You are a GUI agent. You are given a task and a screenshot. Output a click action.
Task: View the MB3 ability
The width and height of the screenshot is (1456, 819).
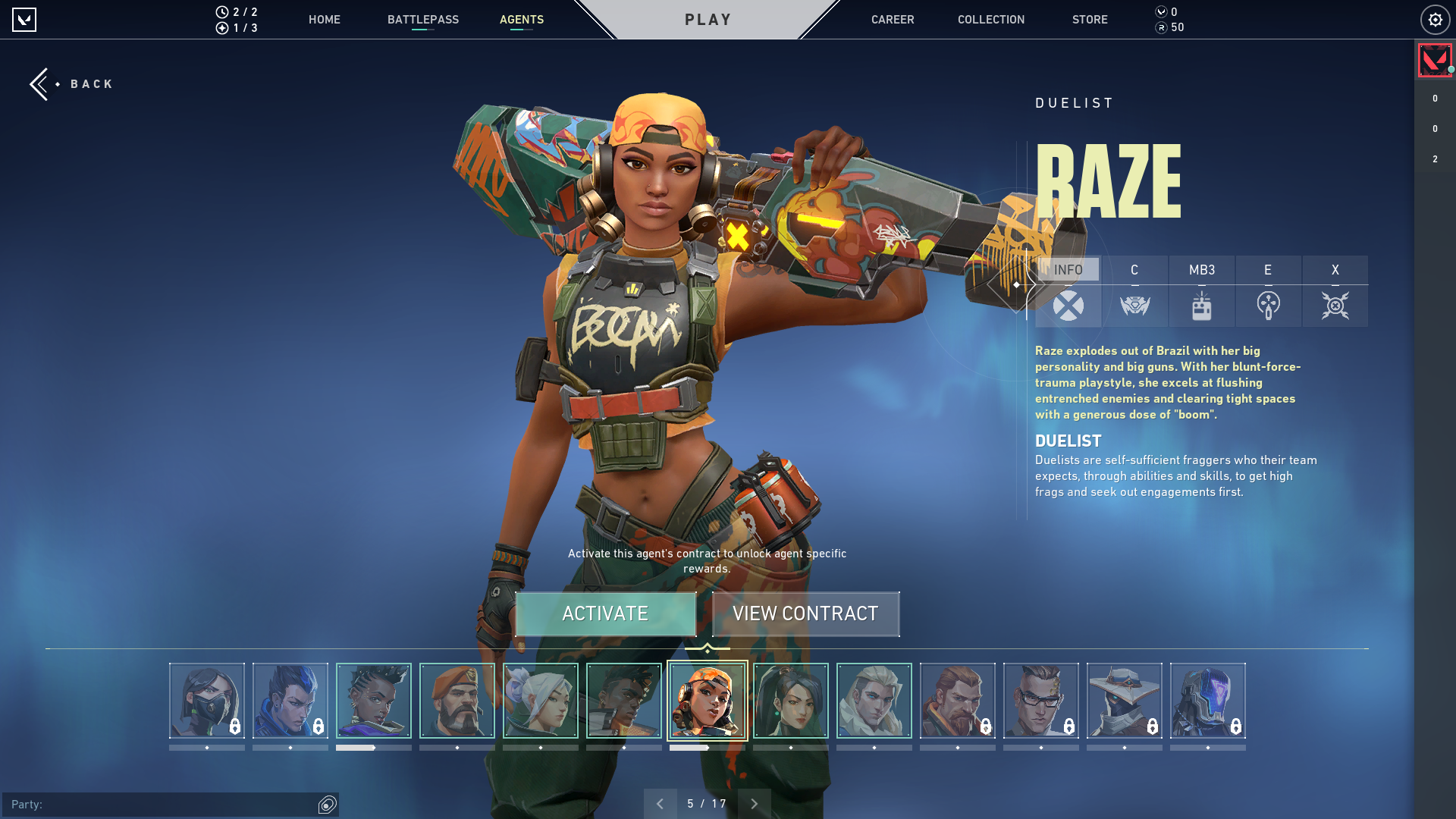point(1201,292)
